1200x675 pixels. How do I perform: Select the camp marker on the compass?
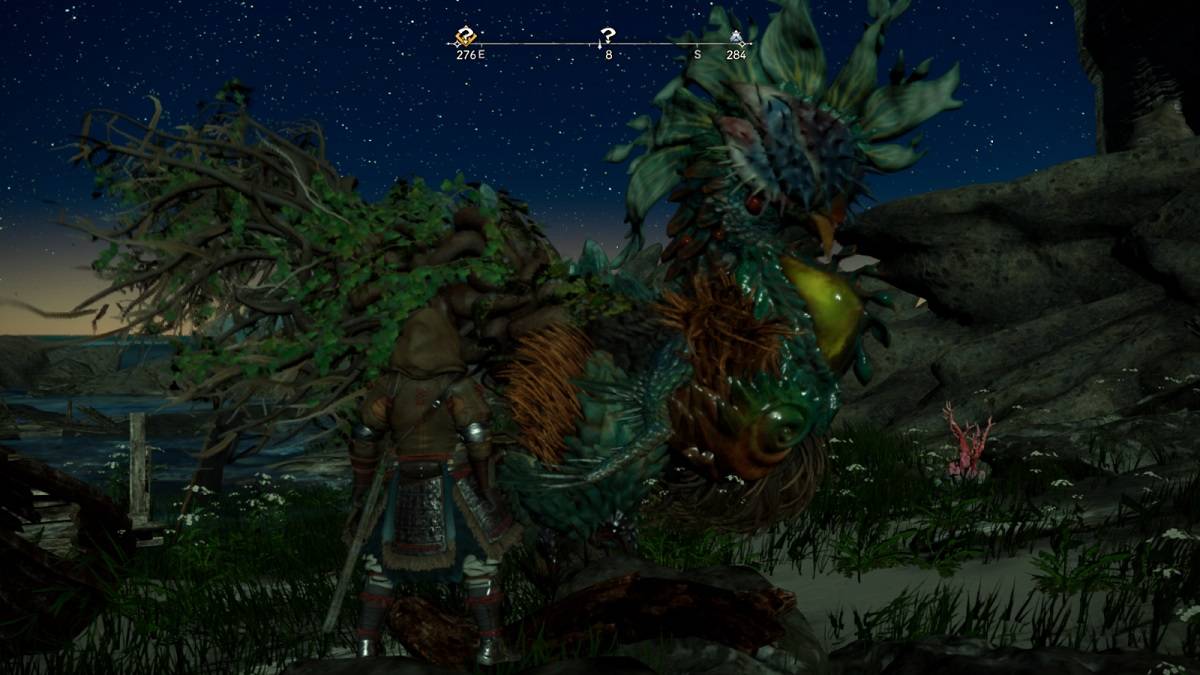point(737,38)
